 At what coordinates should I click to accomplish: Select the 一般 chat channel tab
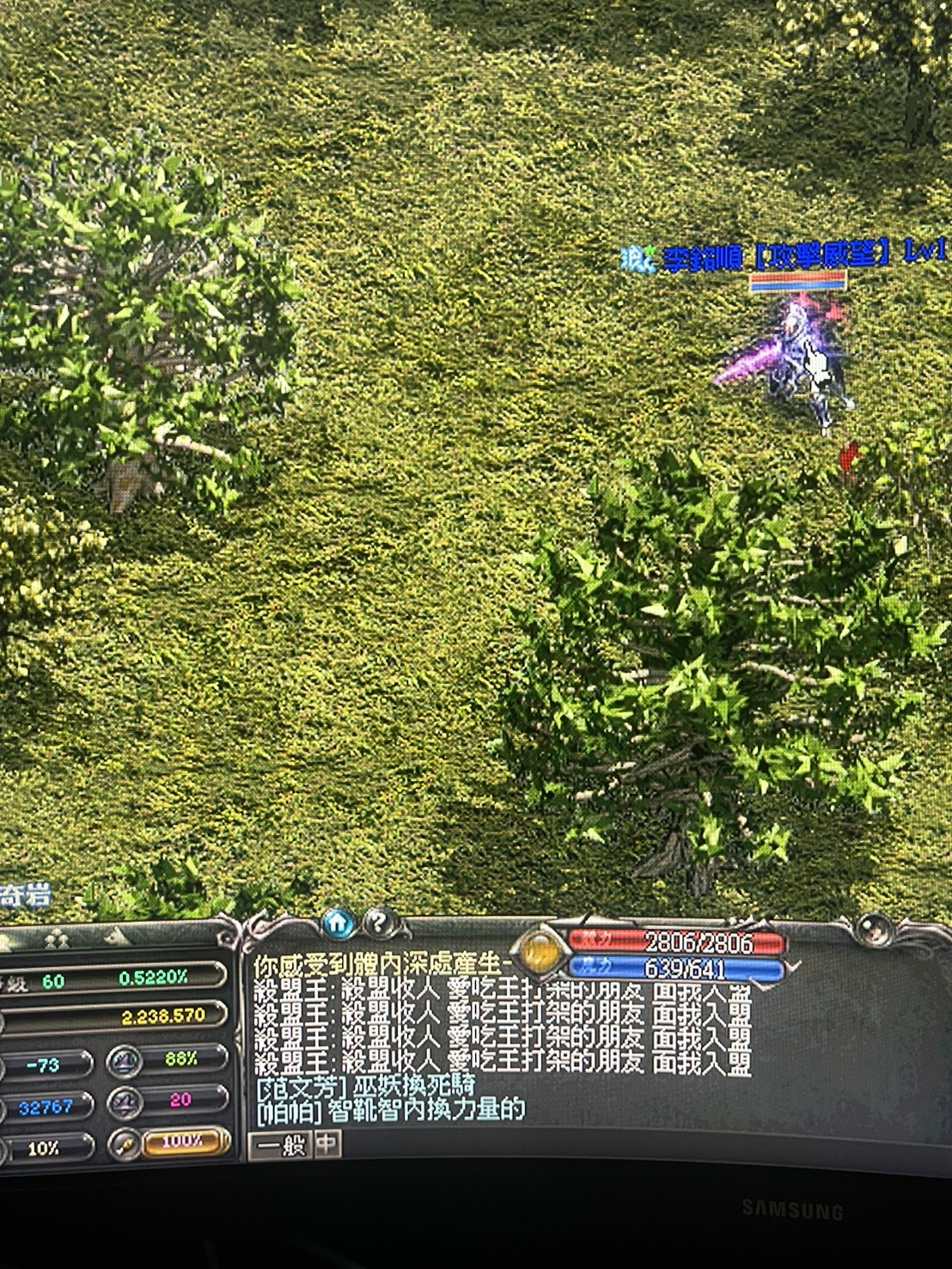281,1145
